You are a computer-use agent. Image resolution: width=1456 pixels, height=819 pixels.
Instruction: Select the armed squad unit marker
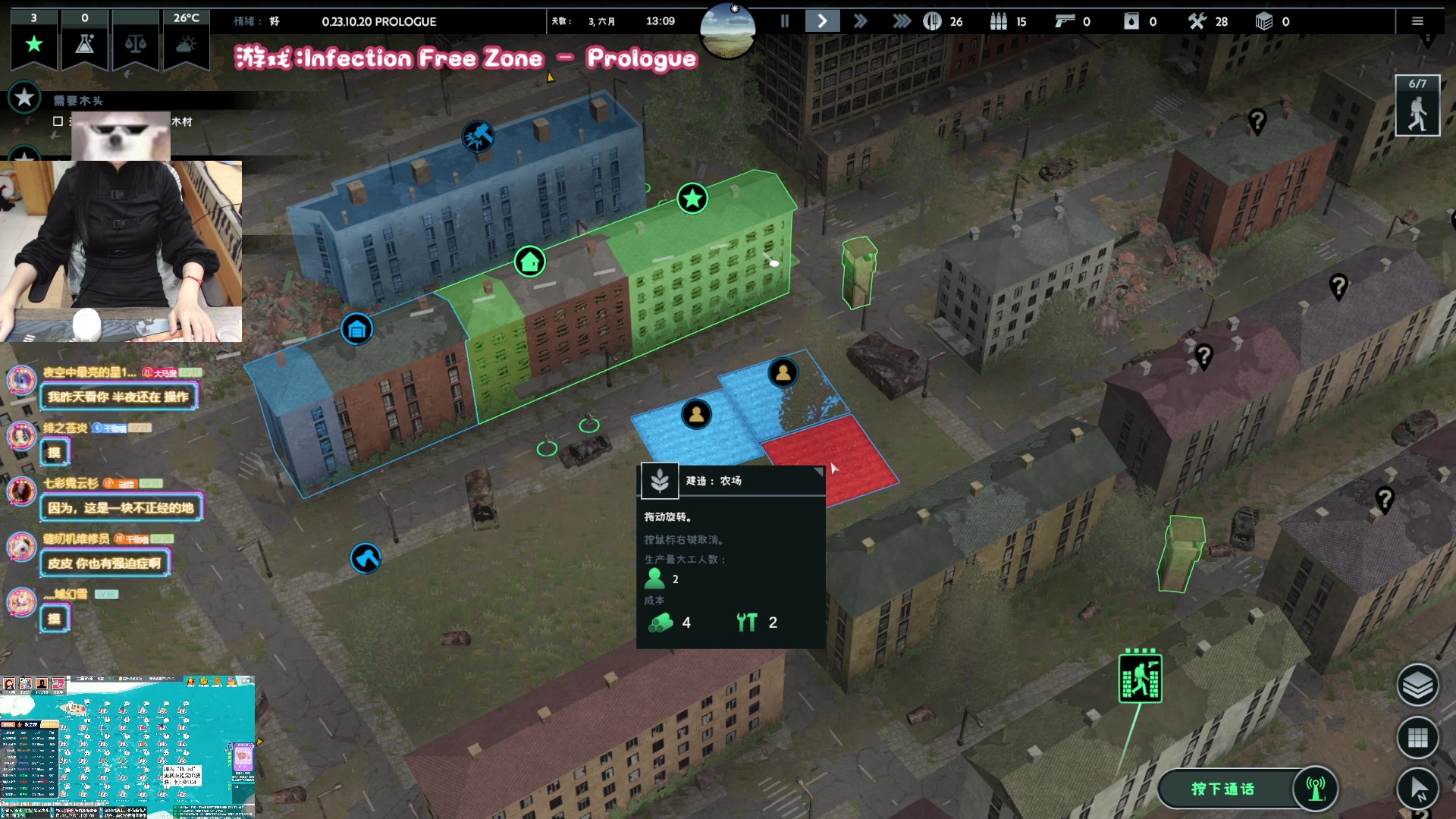(x=1140, y=678)
